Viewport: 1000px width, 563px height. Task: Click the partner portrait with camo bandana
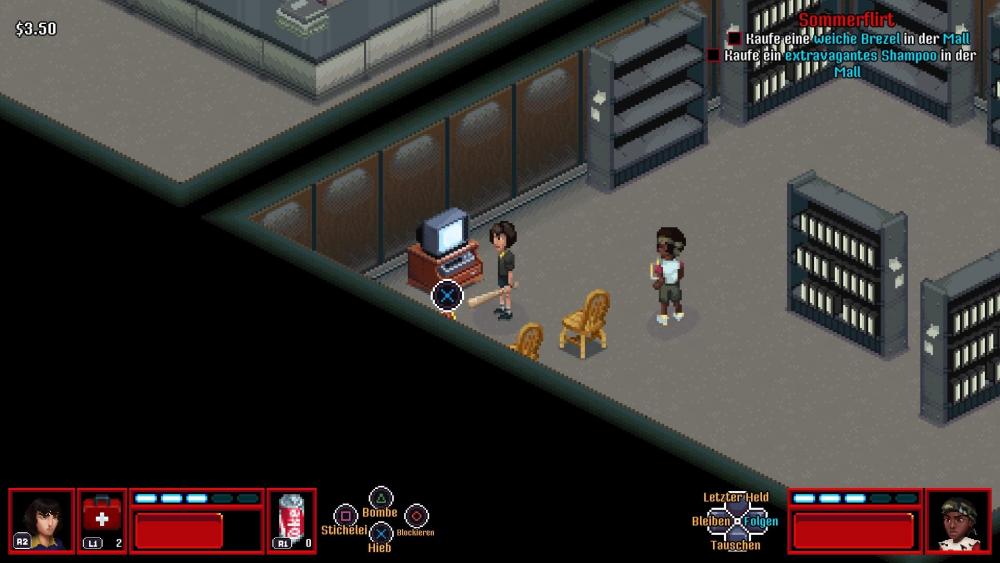coord(958,520)
